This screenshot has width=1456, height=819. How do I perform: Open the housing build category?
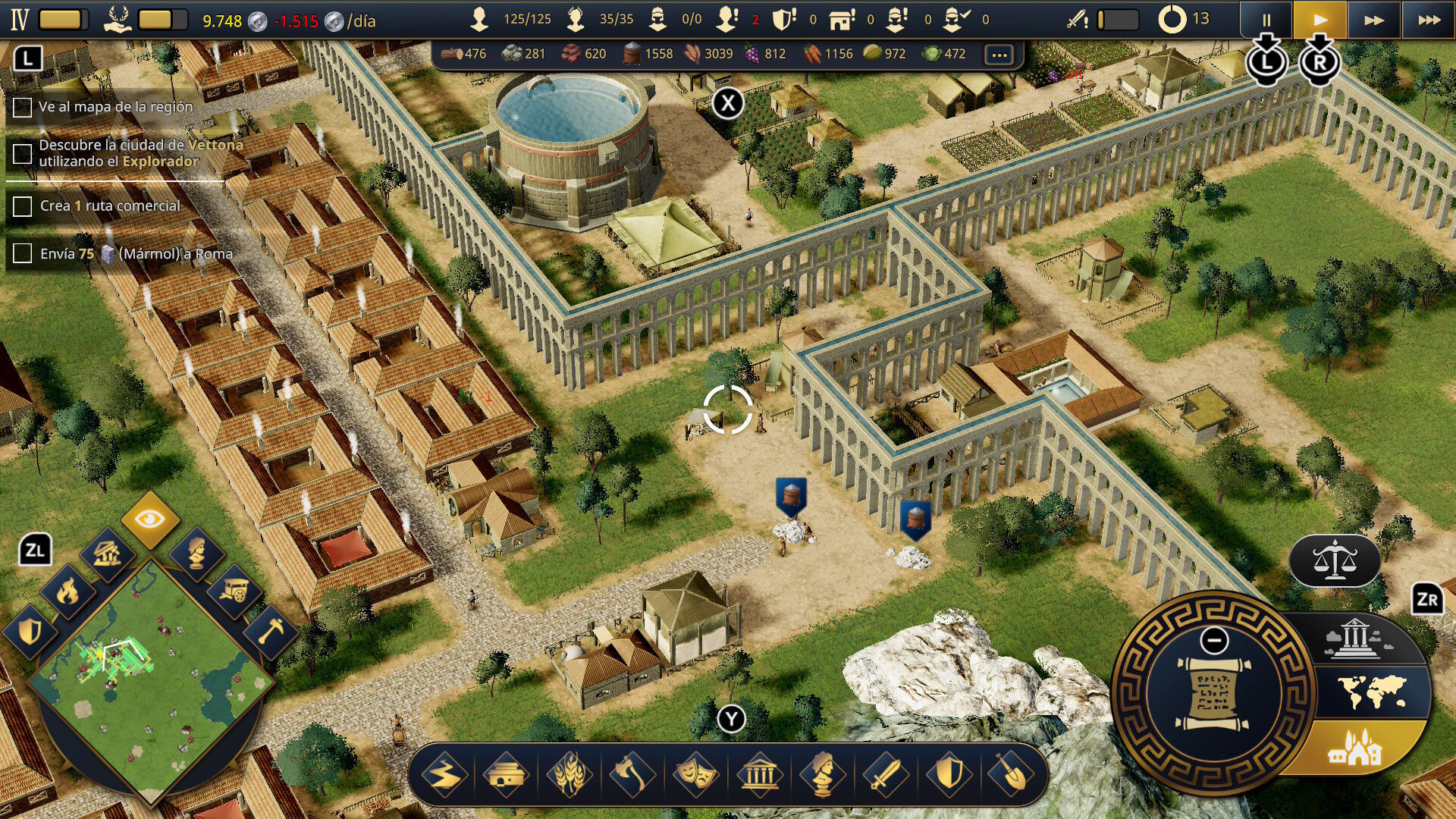tap(507, 775)
